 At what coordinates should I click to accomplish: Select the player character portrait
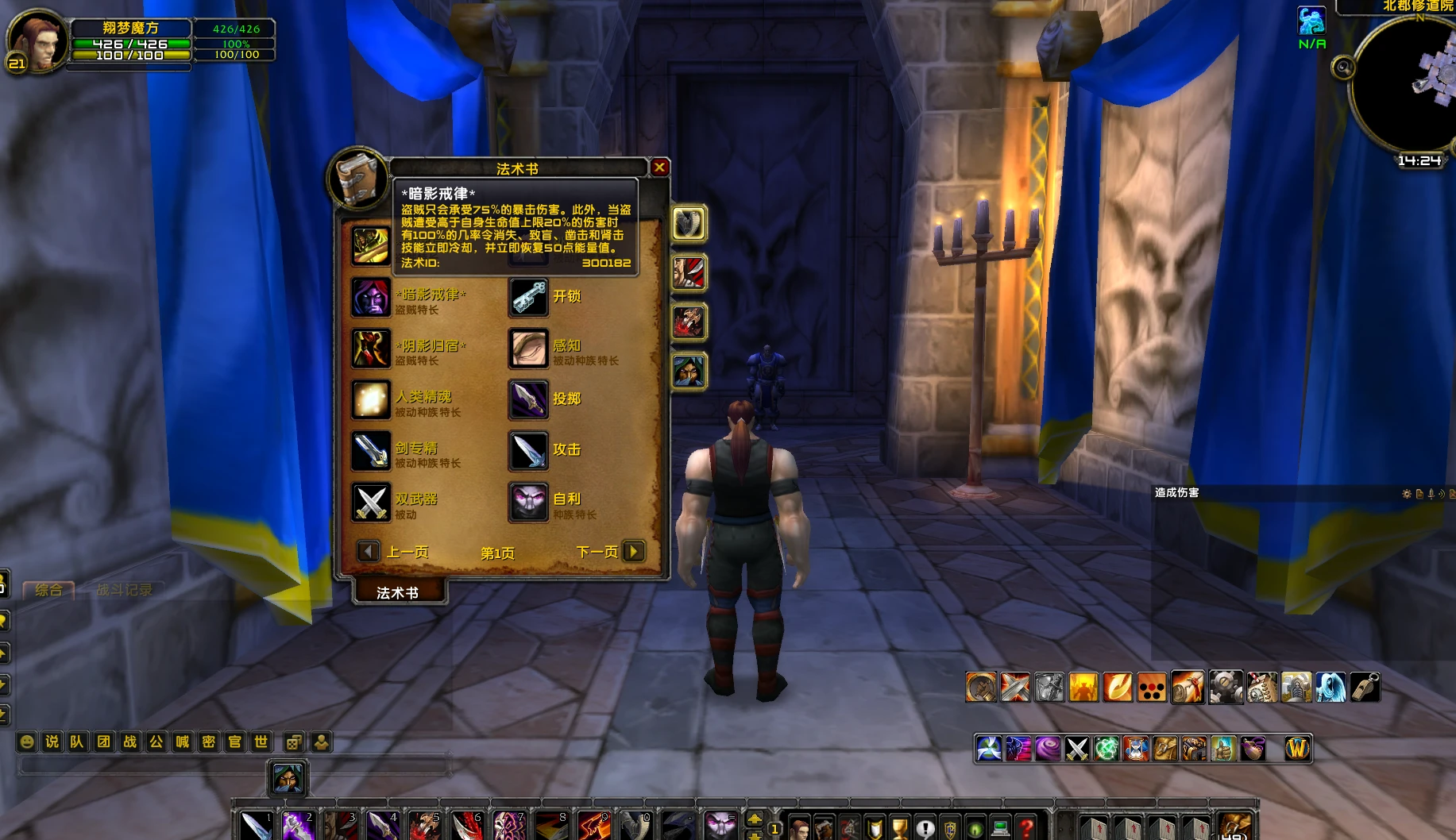36,41
